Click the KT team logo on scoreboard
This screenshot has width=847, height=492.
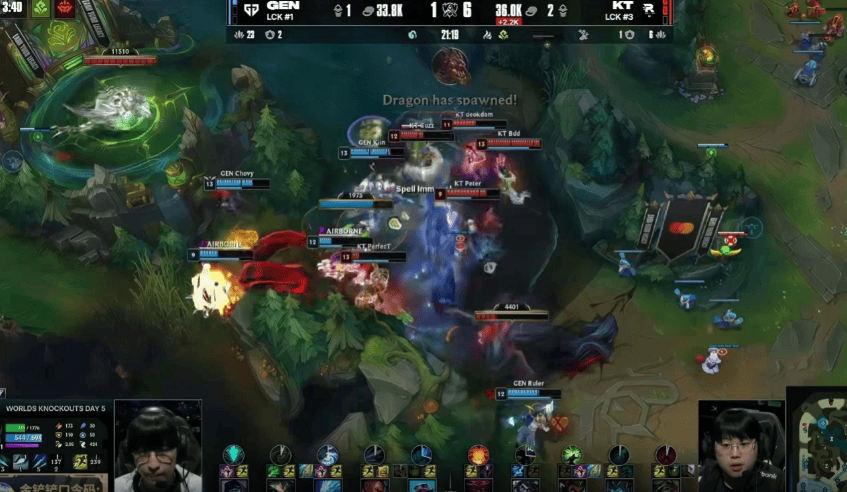point(650,10)
